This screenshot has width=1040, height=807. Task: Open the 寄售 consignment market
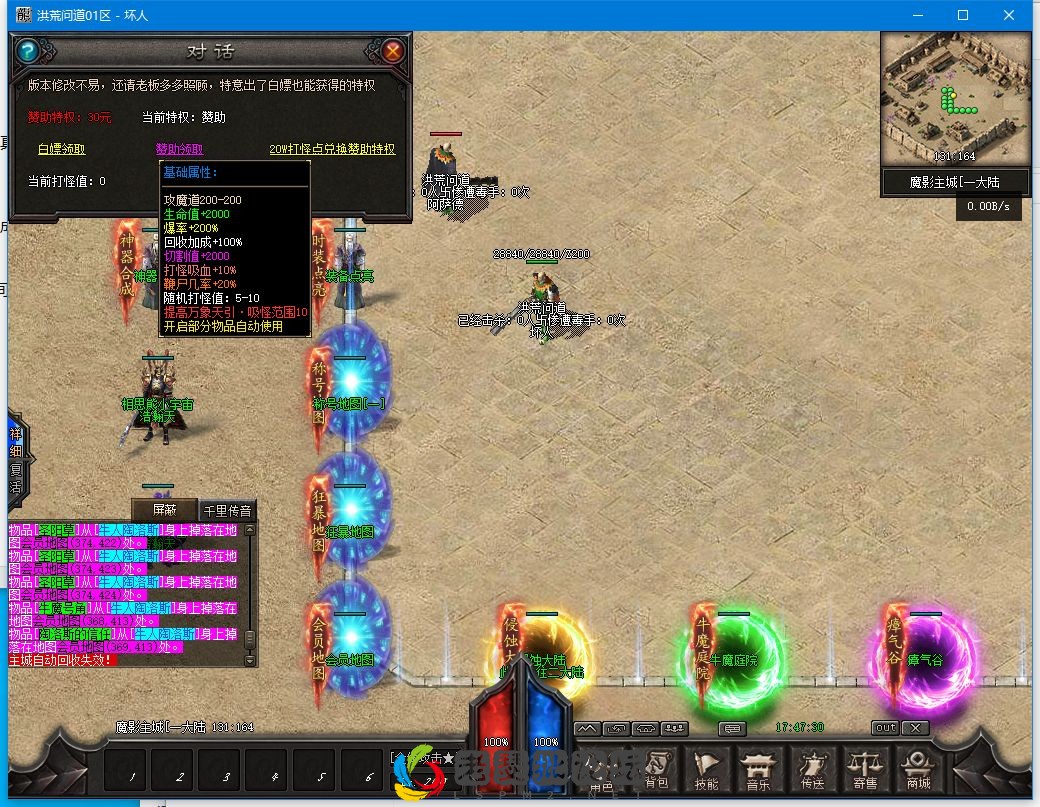pyautogui.click(x=865, y=769)
